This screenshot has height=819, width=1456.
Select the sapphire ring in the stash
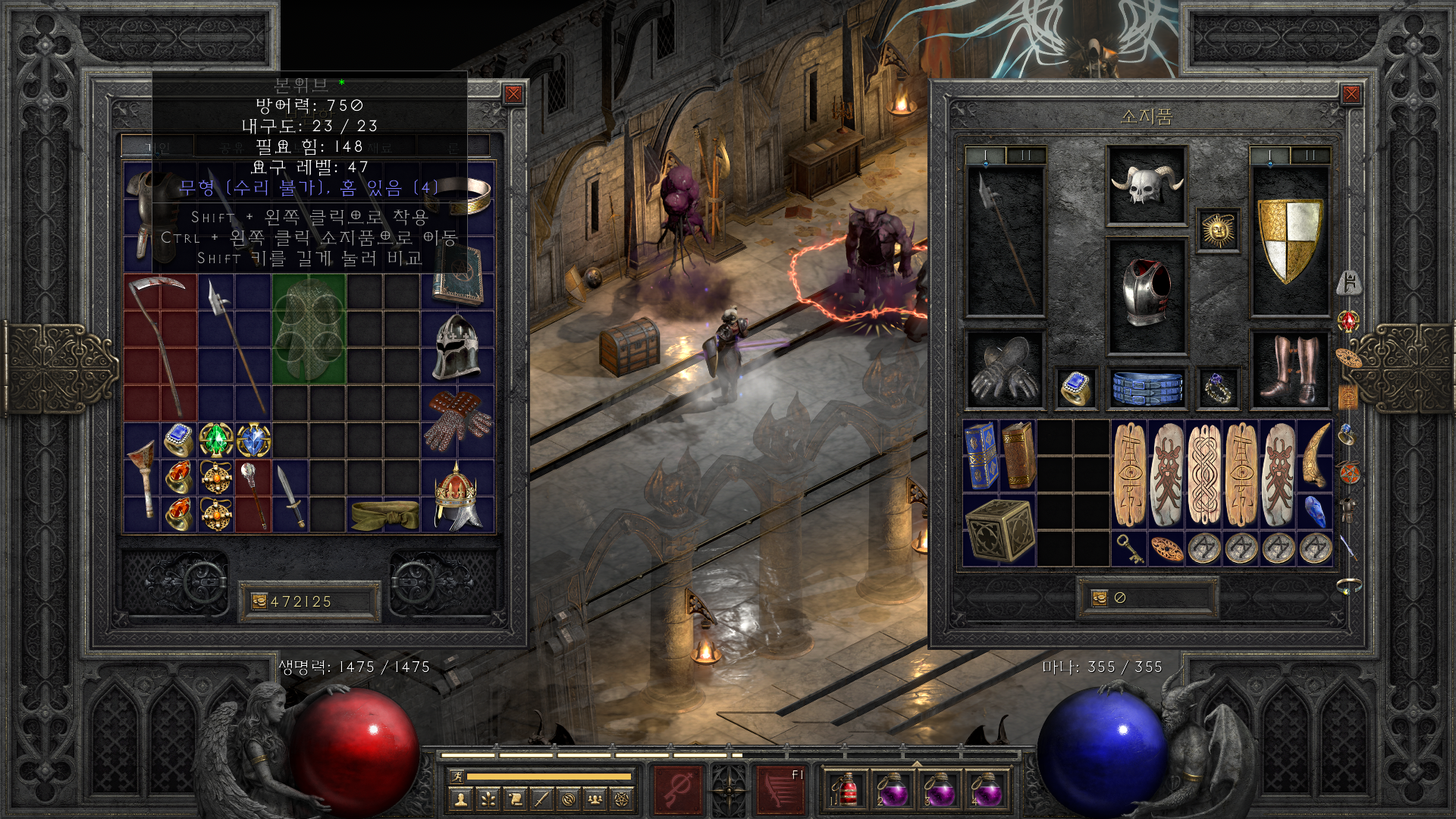click(x=179, y=441)
